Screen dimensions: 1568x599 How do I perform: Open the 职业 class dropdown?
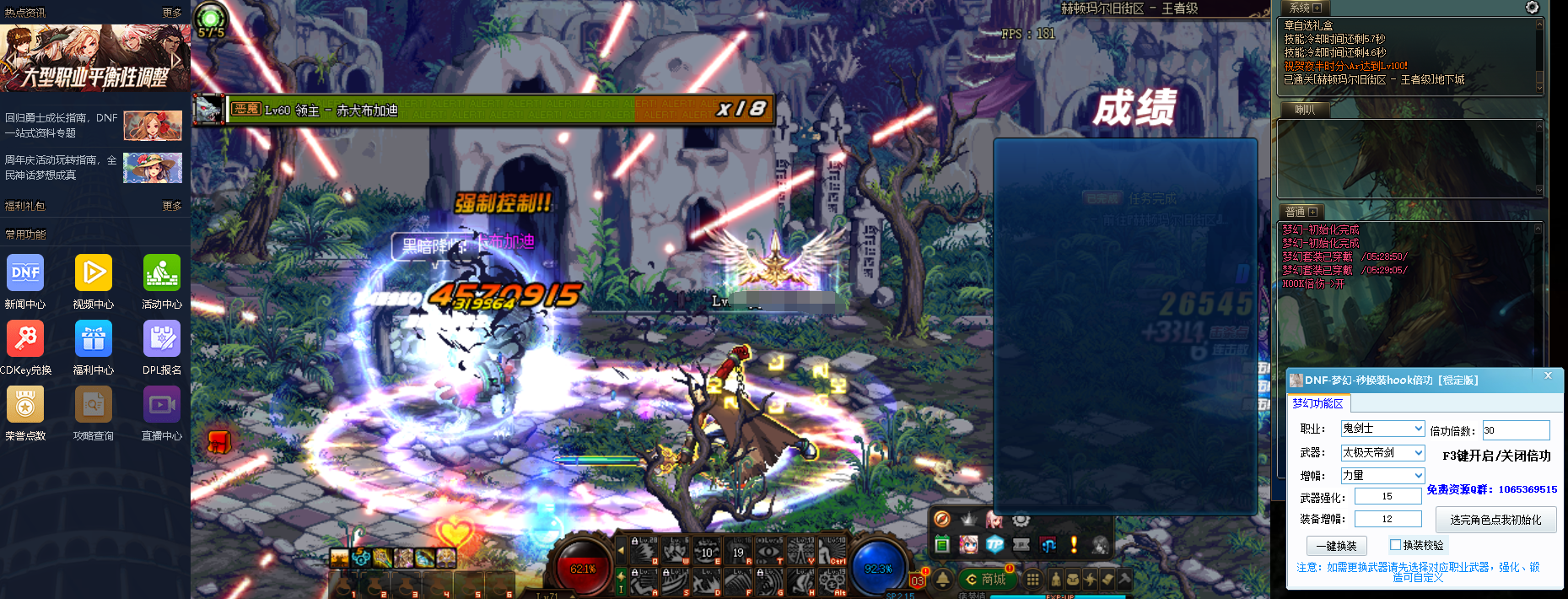[1382, 429]
